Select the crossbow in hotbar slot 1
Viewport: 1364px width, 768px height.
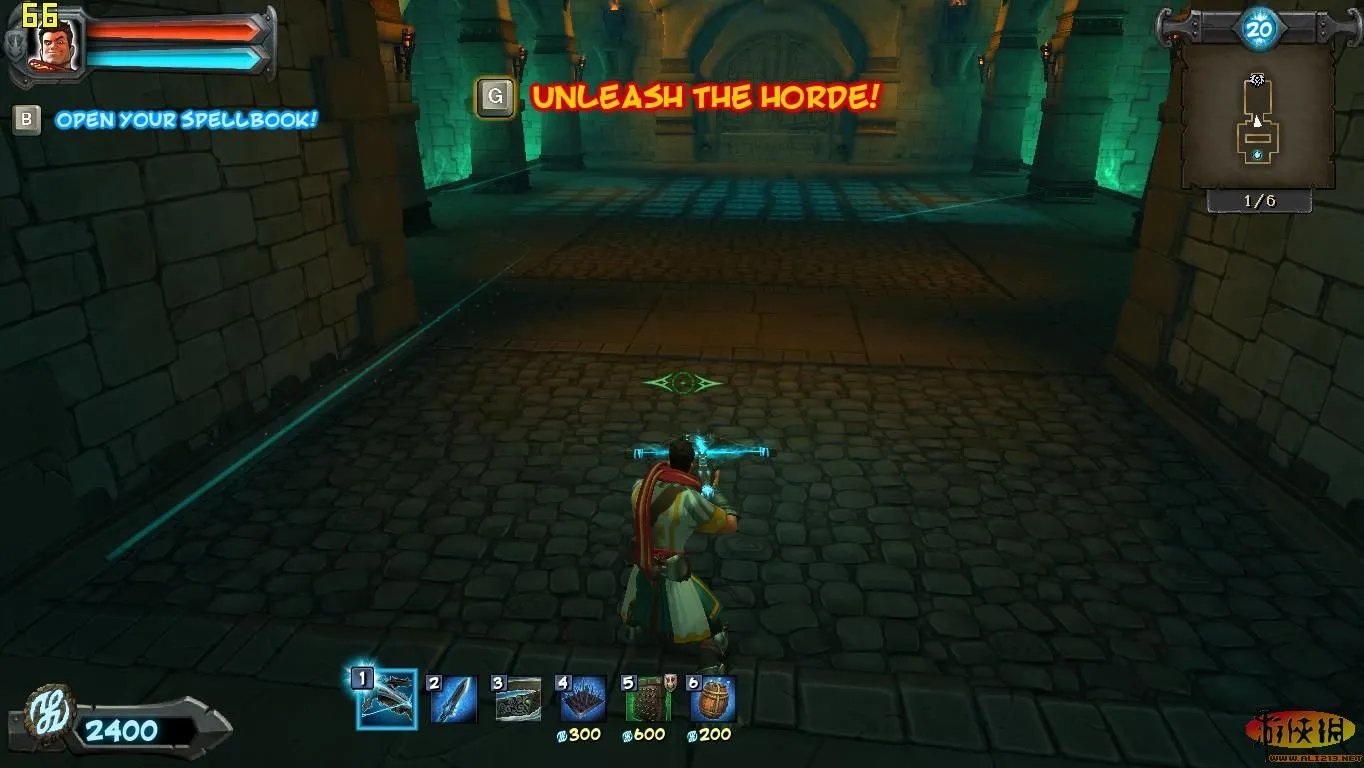pos(386,699)
